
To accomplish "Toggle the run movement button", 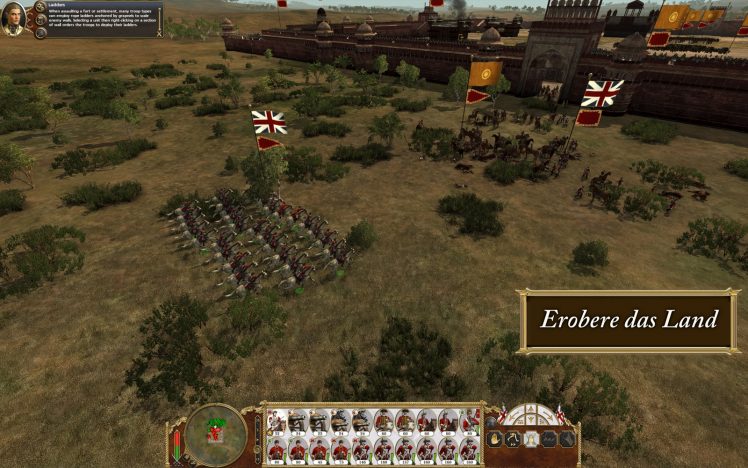I will pyautogui.click(x=512, y=438).
